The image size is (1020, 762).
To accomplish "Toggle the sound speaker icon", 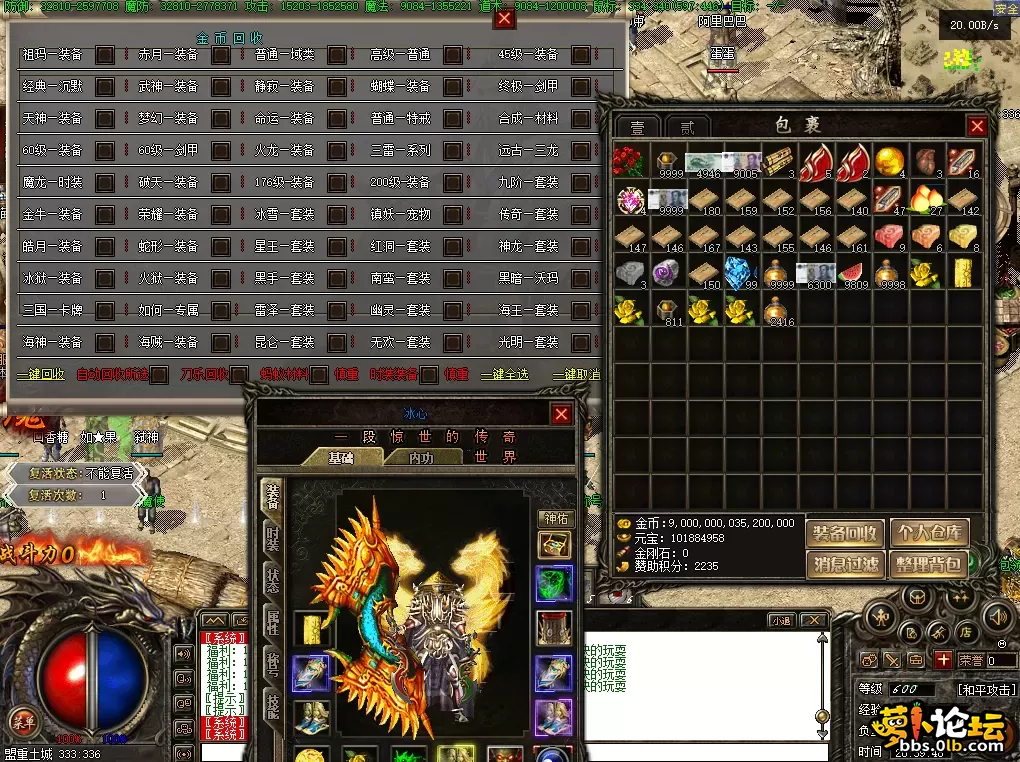I will (184, 655).
